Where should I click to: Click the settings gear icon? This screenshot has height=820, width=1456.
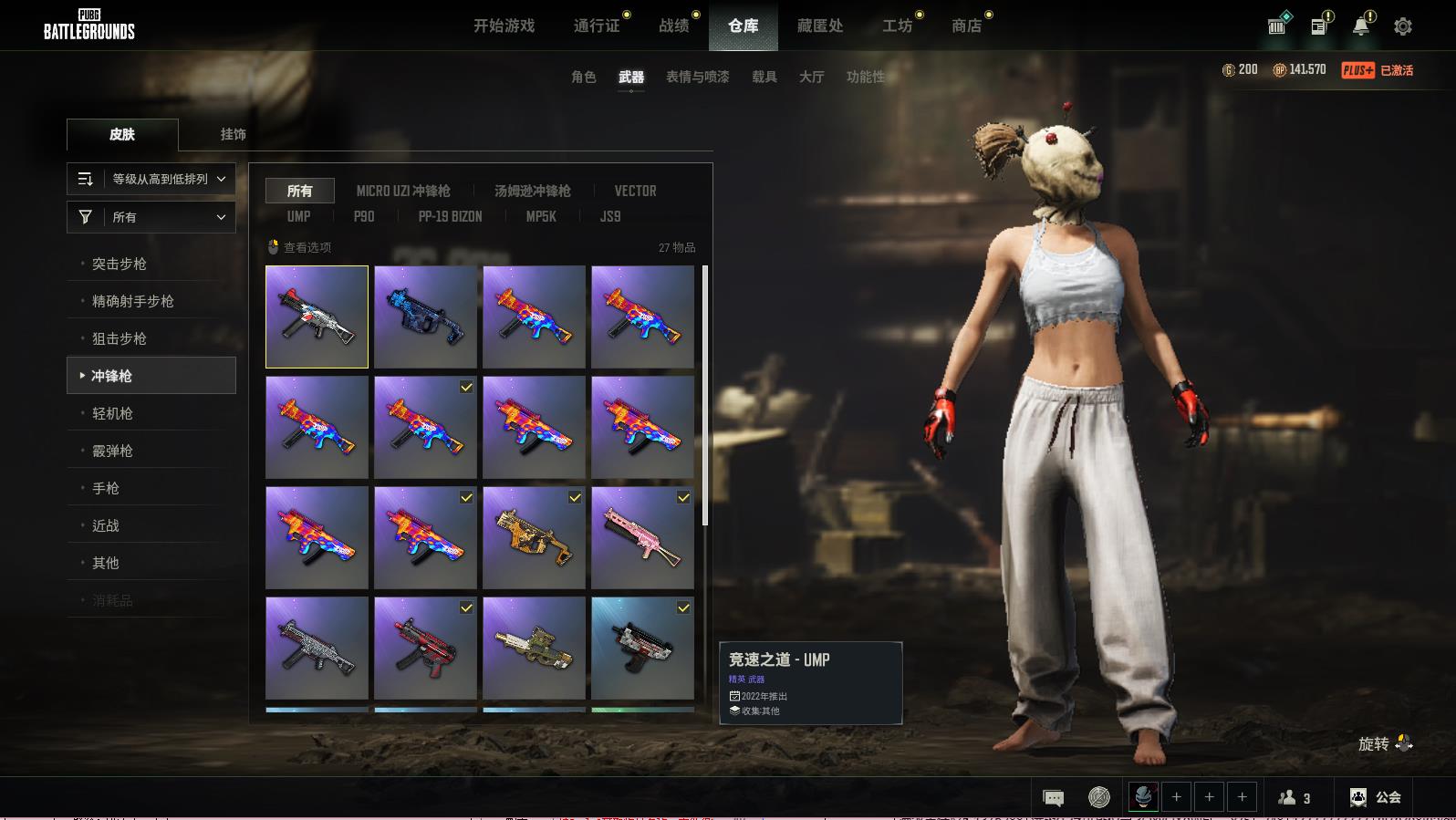point(1403,26)
